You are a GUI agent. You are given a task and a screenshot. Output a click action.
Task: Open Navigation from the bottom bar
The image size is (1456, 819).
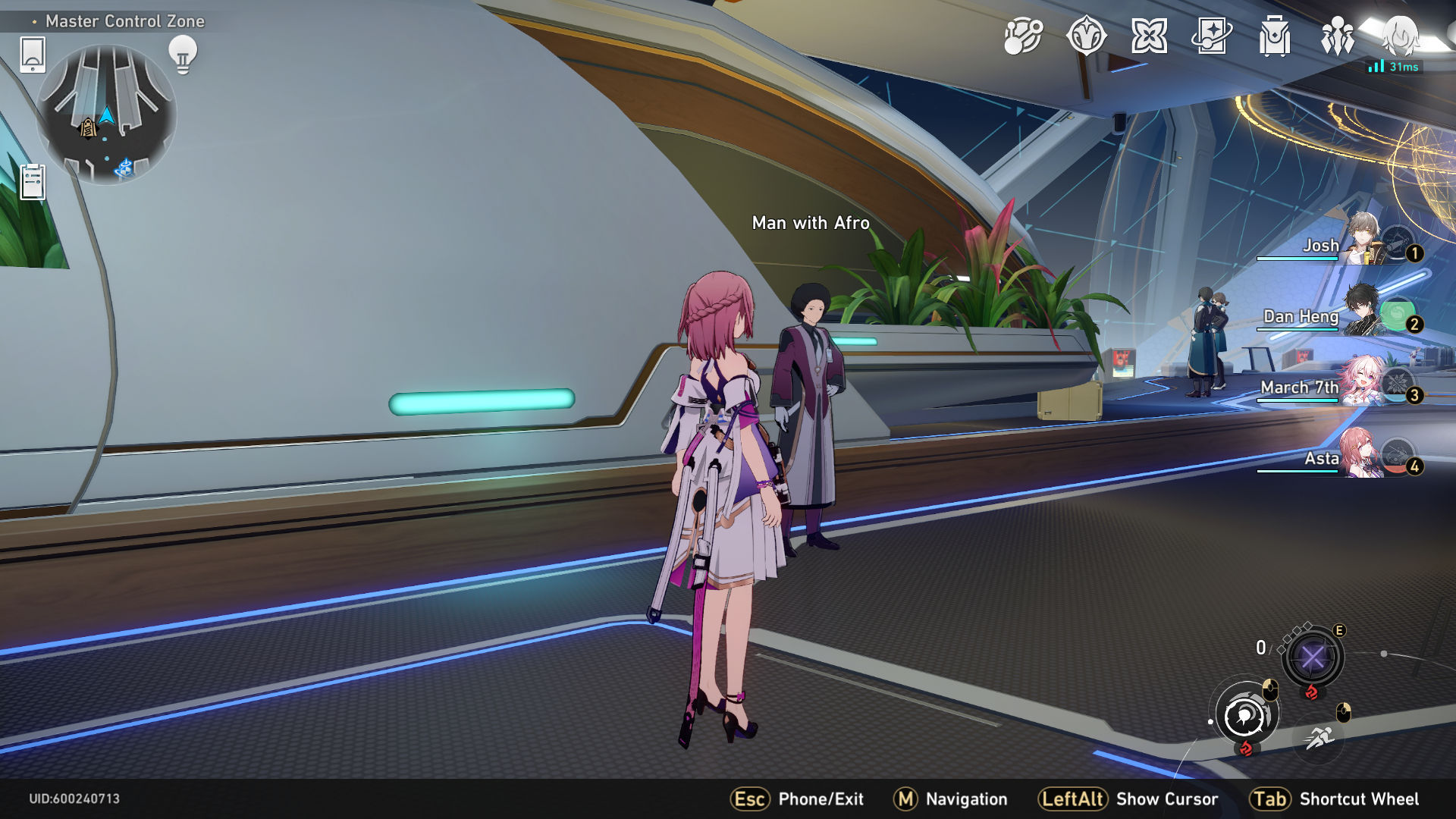coord(950,799)
